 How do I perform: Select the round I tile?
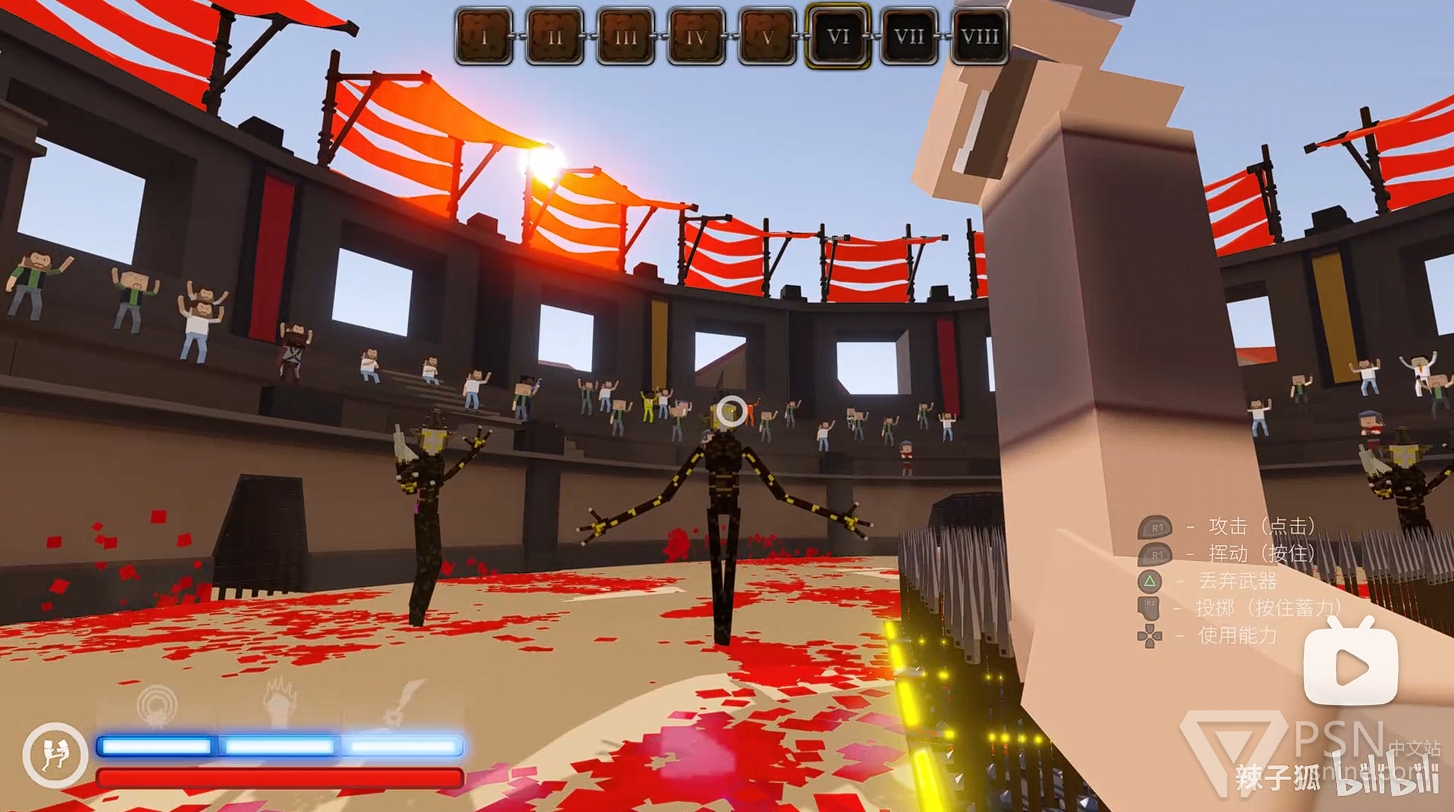(x=484, y=37)
